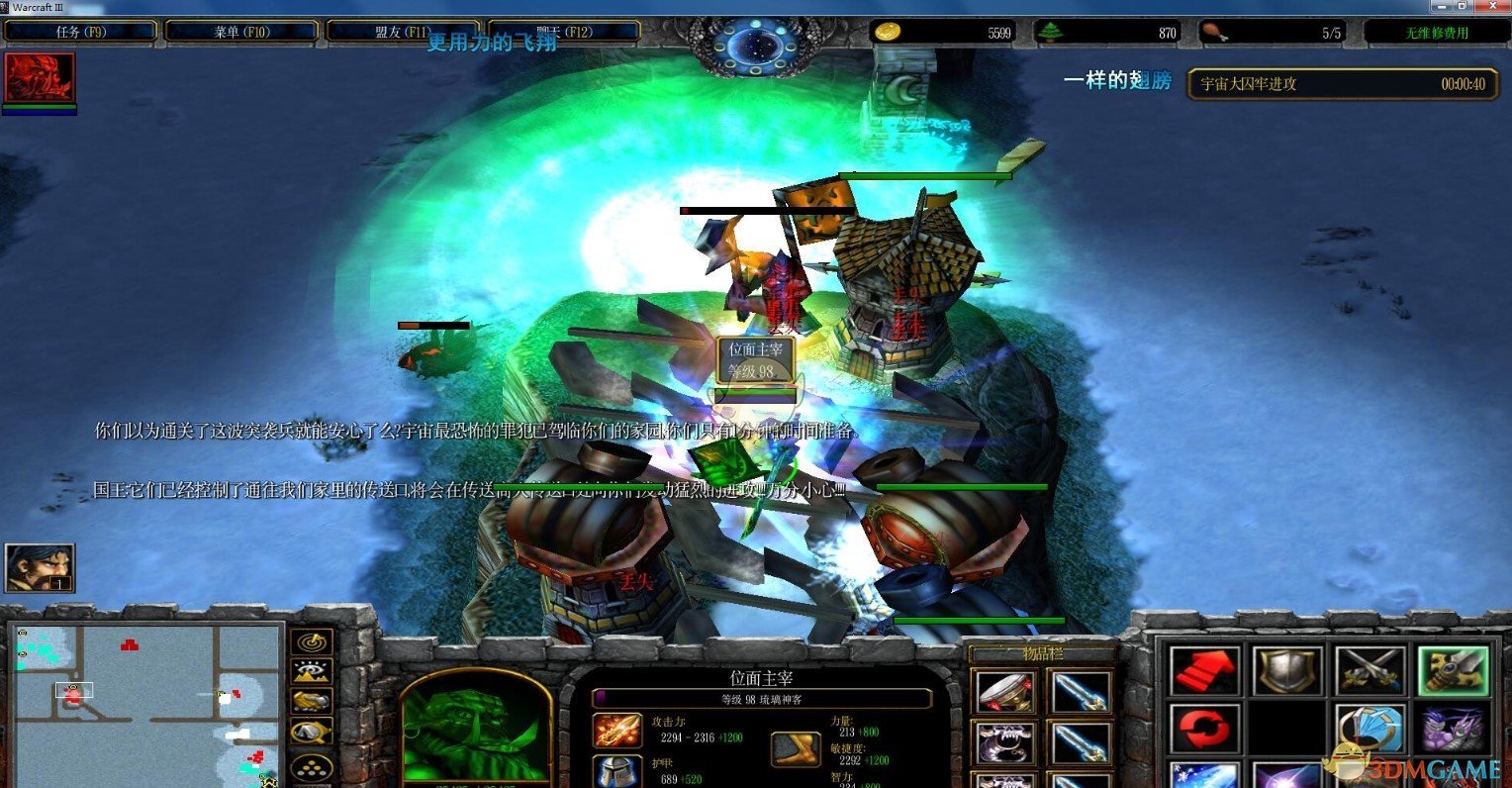Toggle formation movement with the tent icon
The image size is (1512, 788).
click(312, 730)
